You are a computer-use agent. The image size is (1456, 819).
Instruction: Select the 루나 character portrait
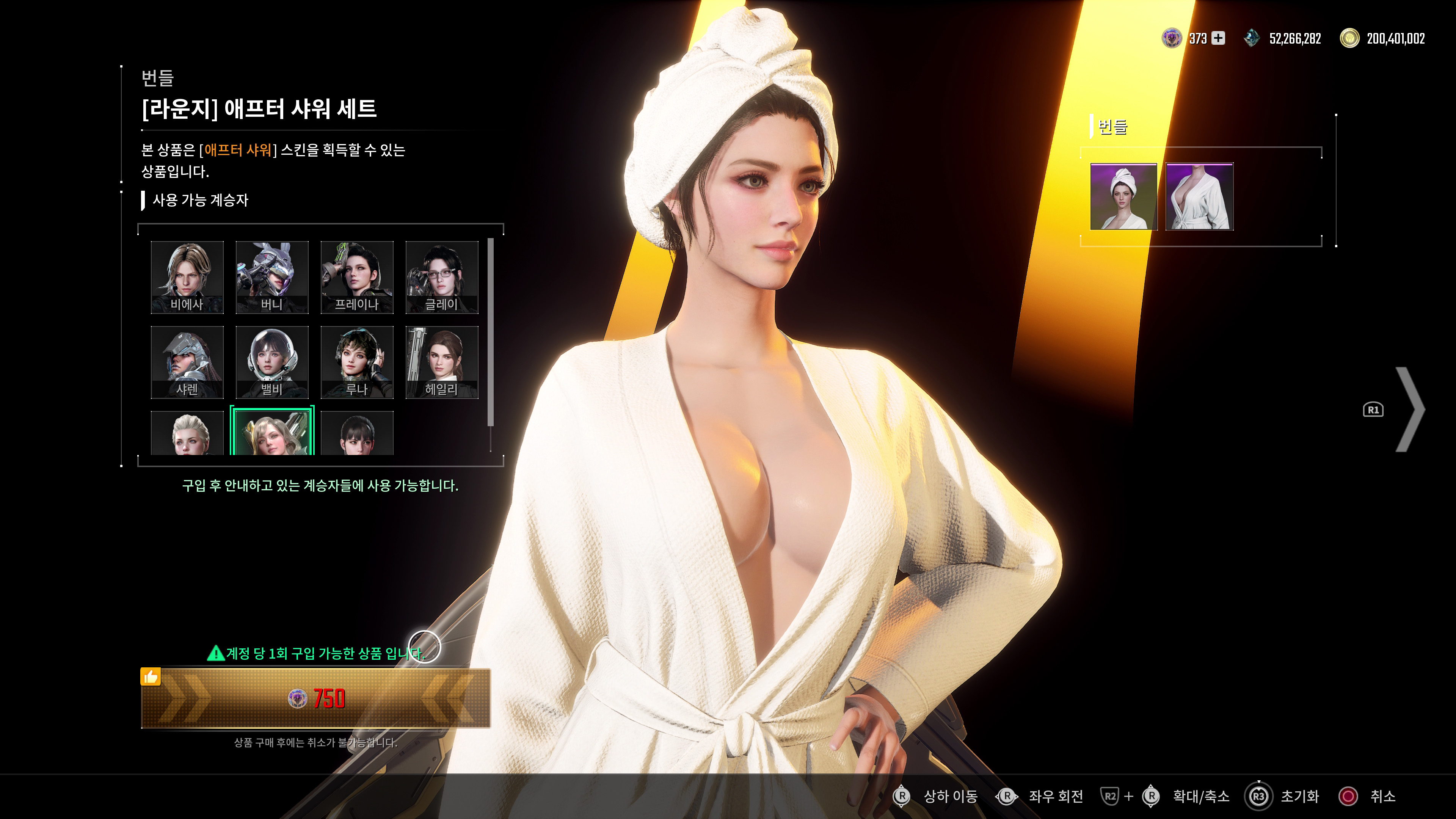357,361
